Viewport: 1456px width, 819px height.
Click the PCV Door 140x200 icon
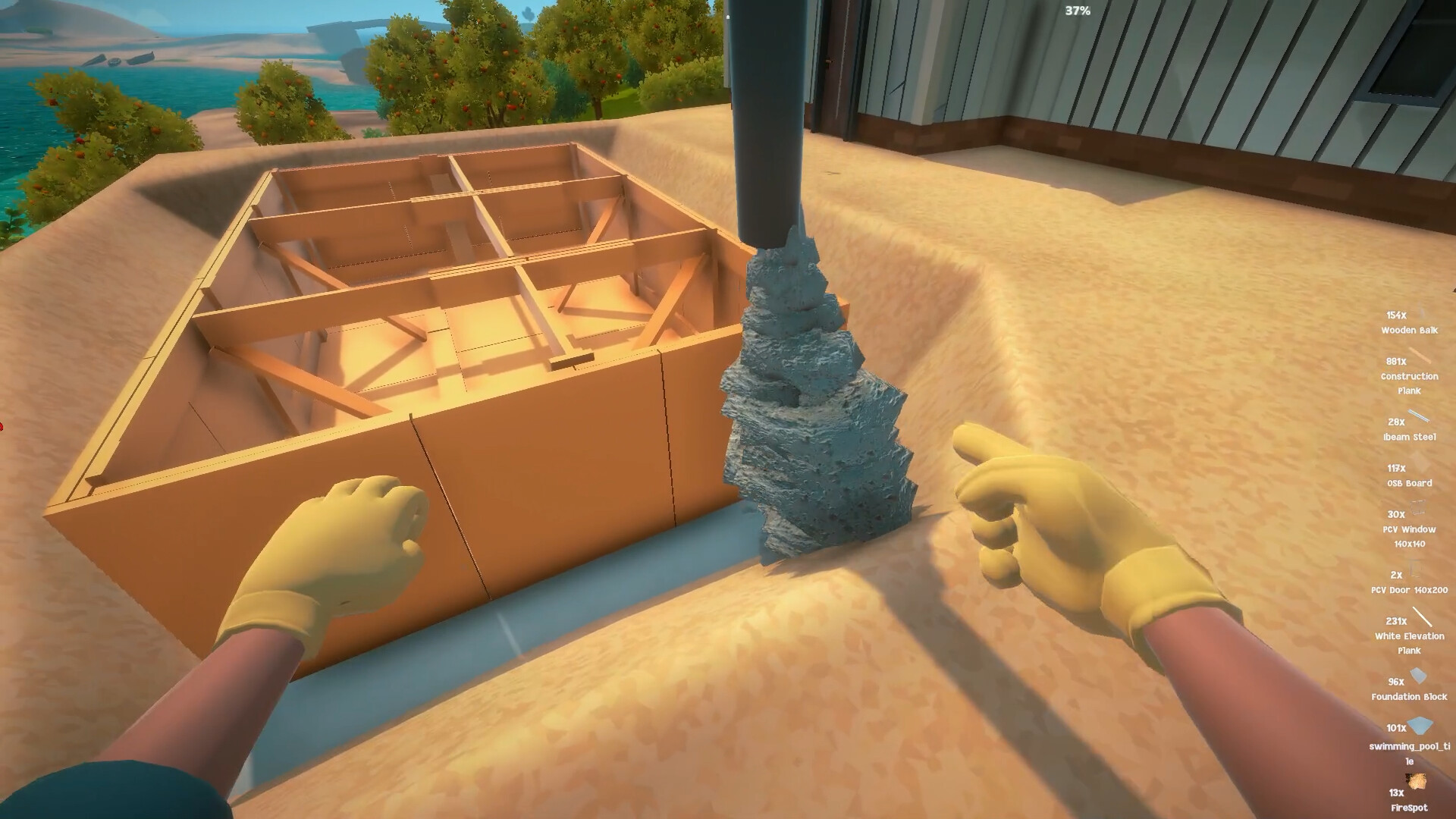pyautogui.click(x=1414, y=571)
